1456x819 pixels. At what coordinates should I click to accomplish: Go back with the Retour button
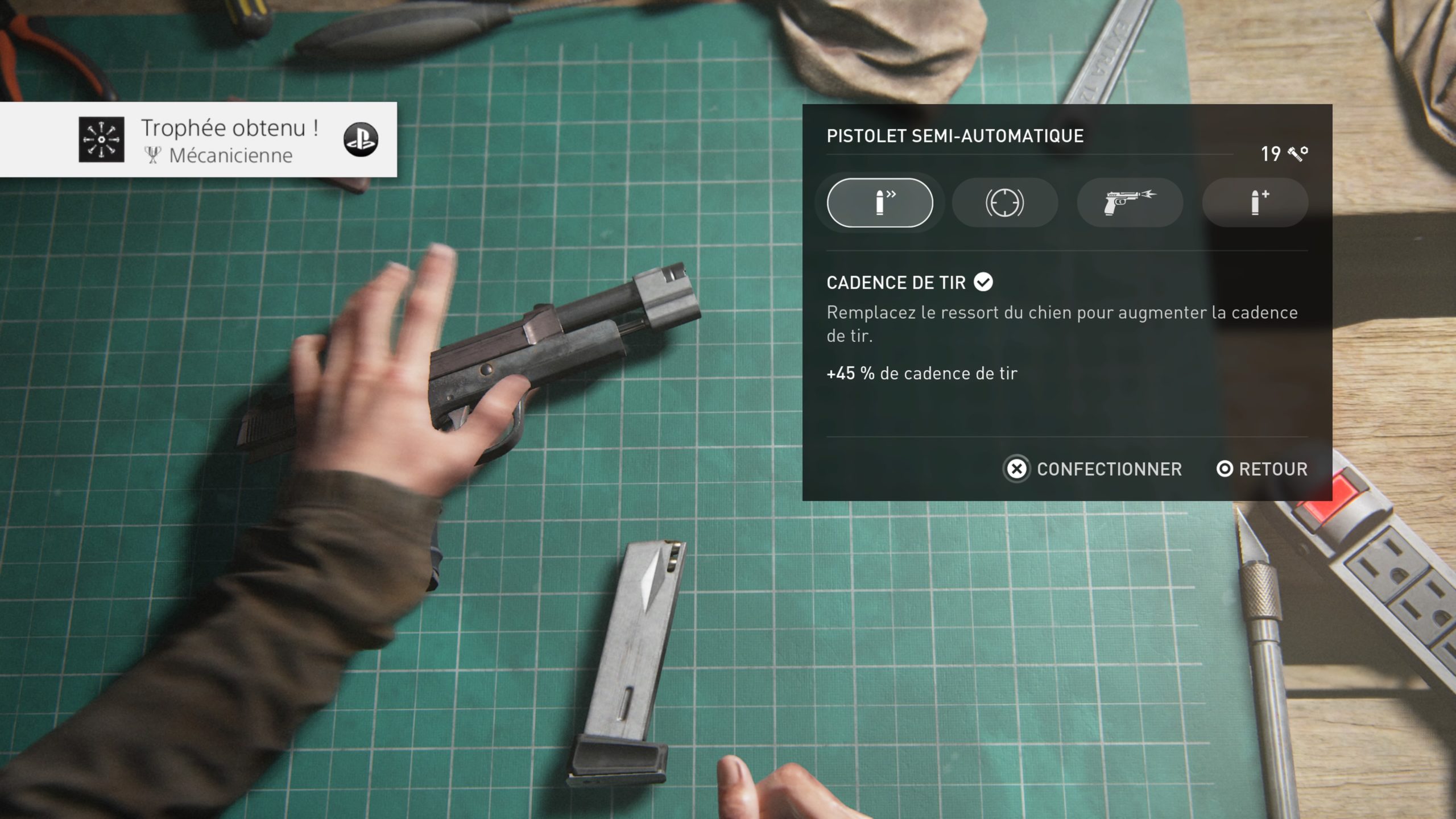click(1262, 469)
